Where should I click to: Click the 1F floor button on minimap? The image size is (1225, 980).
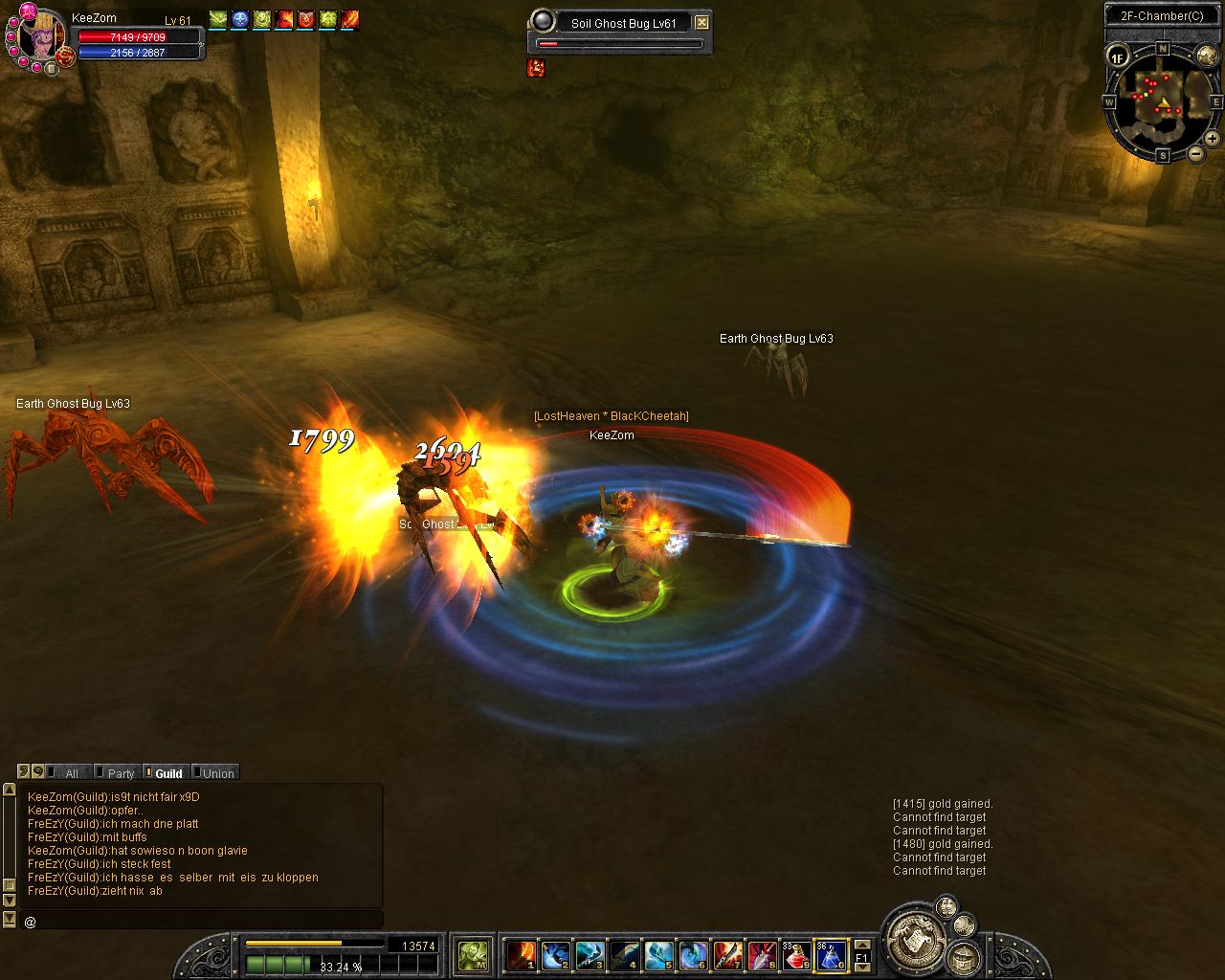point(1118,56)
